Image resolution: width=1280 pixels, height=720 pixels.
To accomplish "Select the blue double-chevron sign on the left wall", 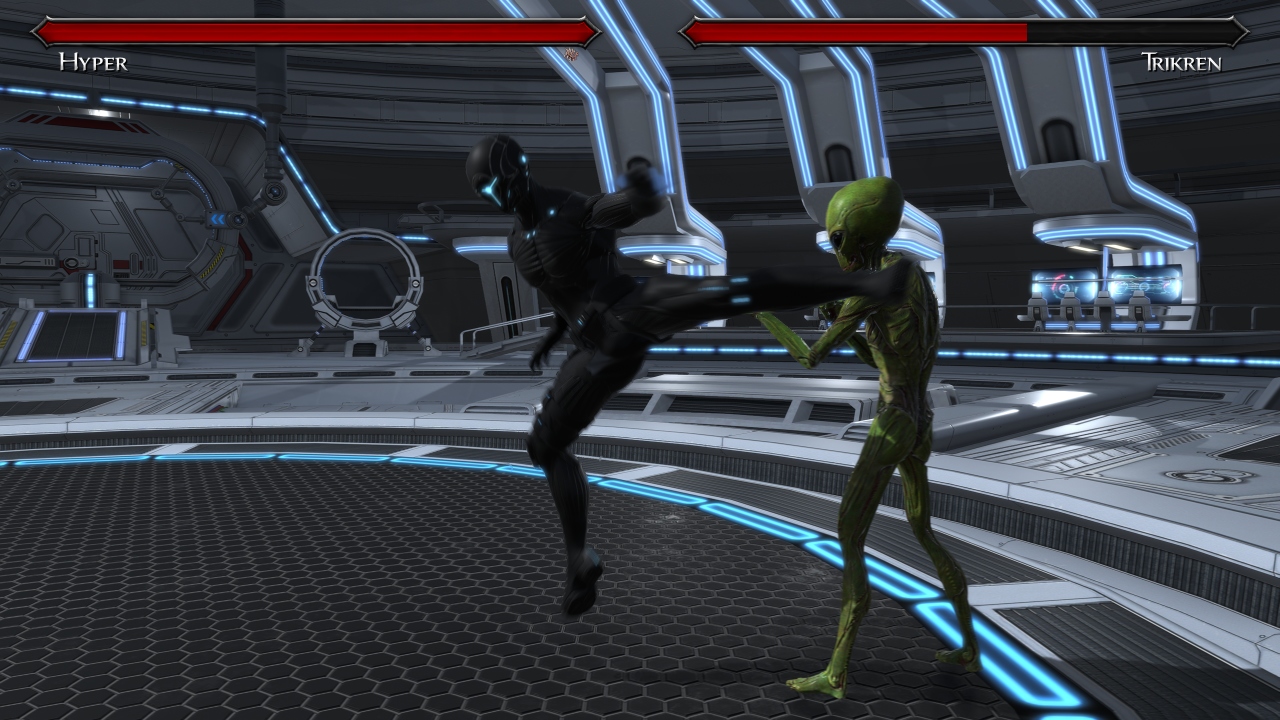I will (x=218, y=218).
